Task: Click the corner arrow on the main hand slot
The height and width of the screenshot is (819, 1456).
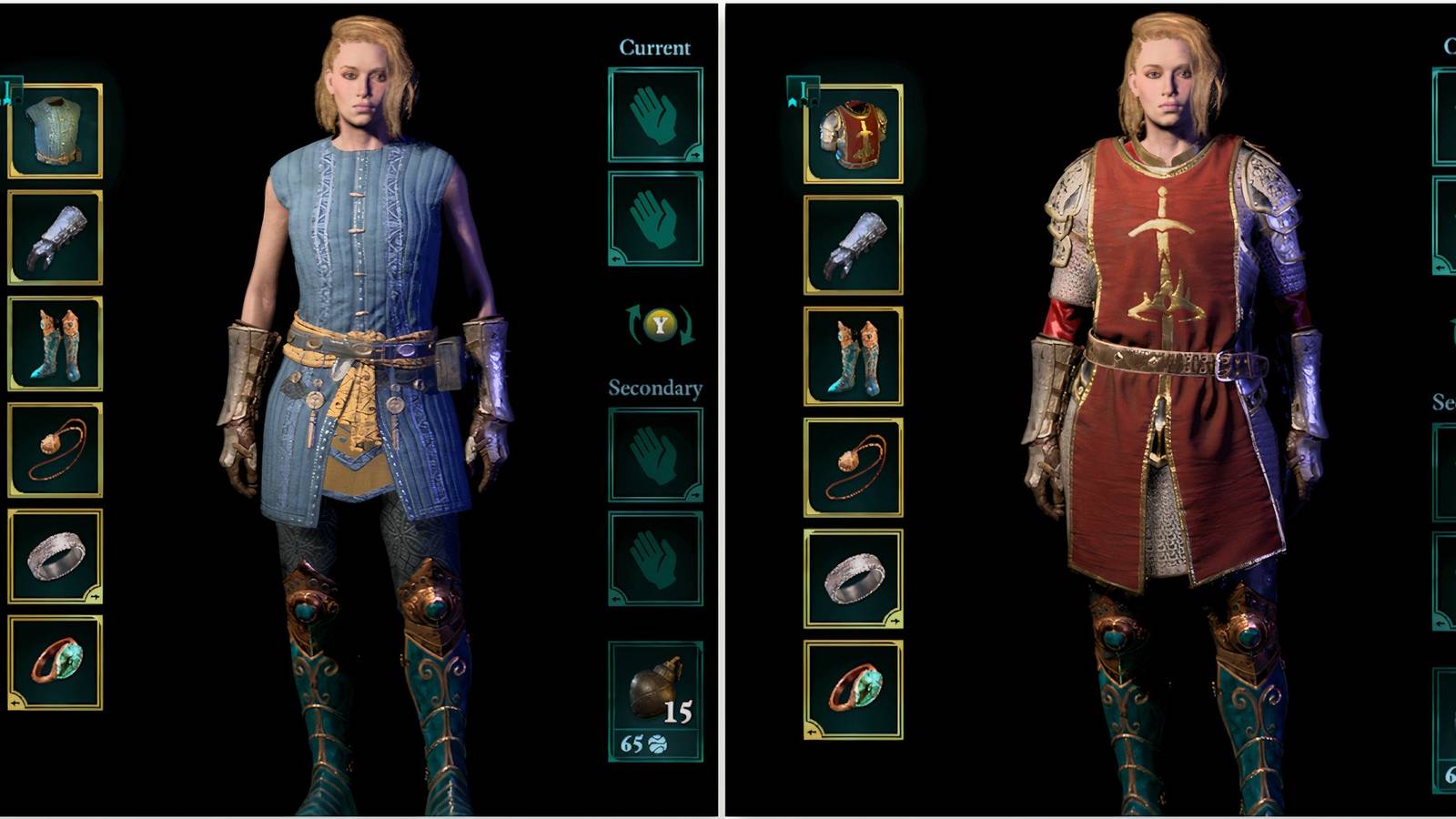Action: (694, 157)
